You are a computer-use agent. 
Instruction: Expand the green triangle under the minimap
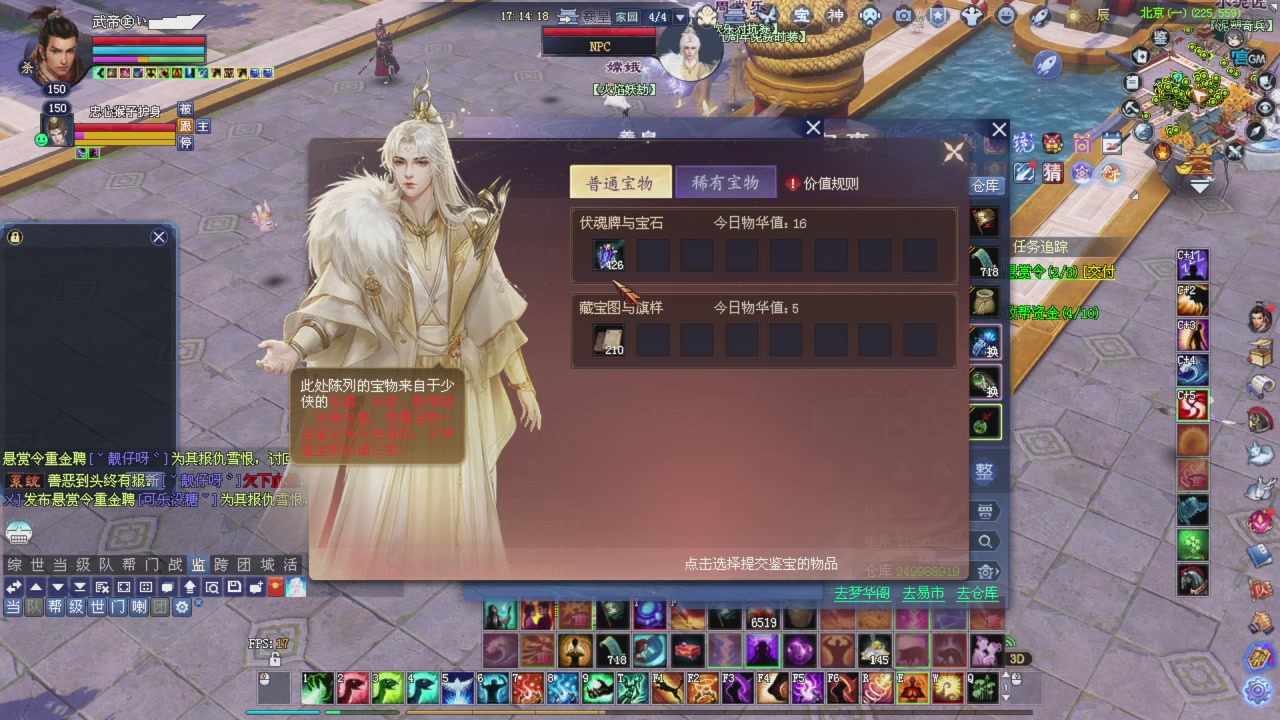click(1199, 186)
